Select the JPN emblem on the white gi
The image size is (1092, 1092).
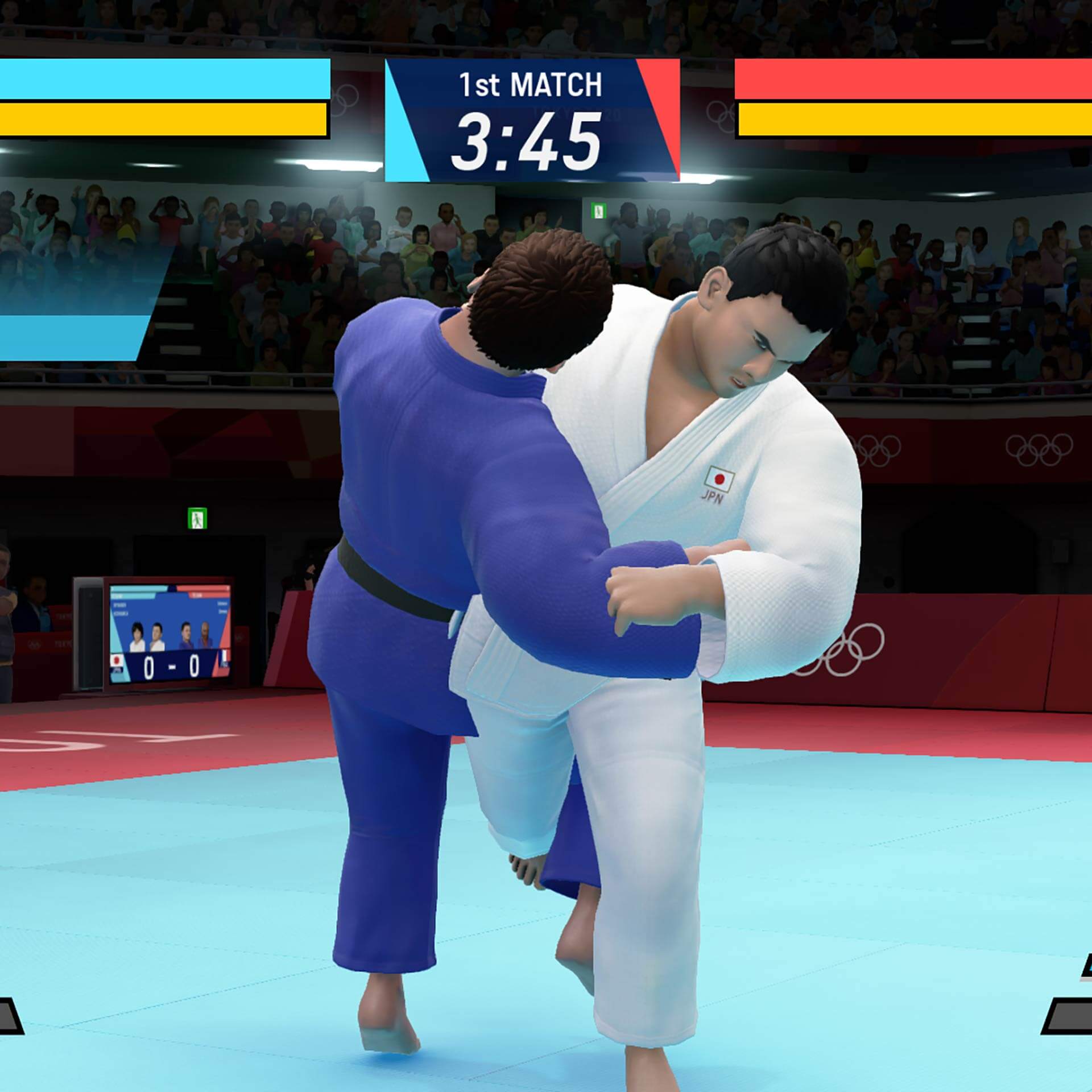(x=718, y=483)
